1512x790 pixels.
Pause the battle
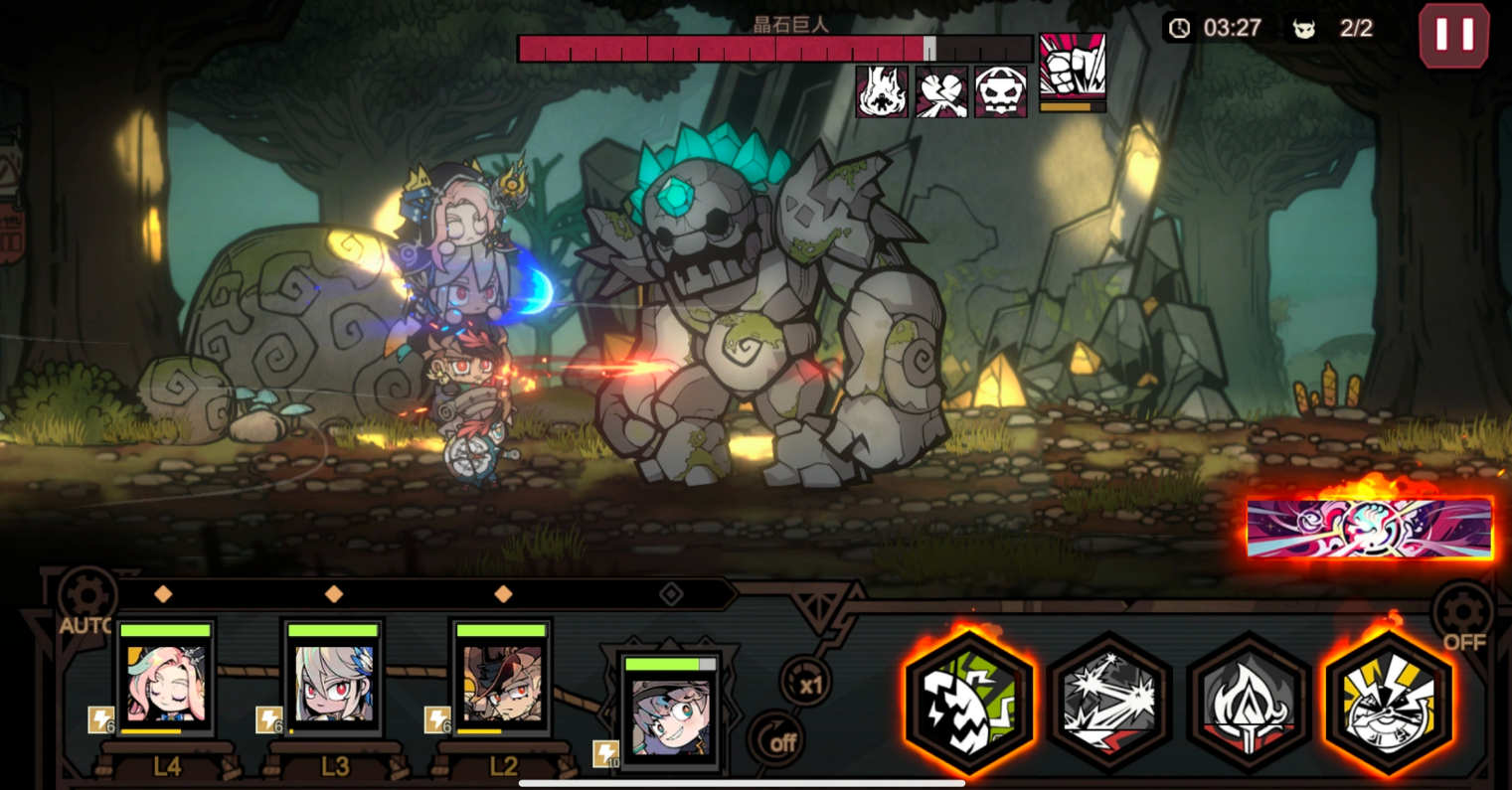(1453, 36)
